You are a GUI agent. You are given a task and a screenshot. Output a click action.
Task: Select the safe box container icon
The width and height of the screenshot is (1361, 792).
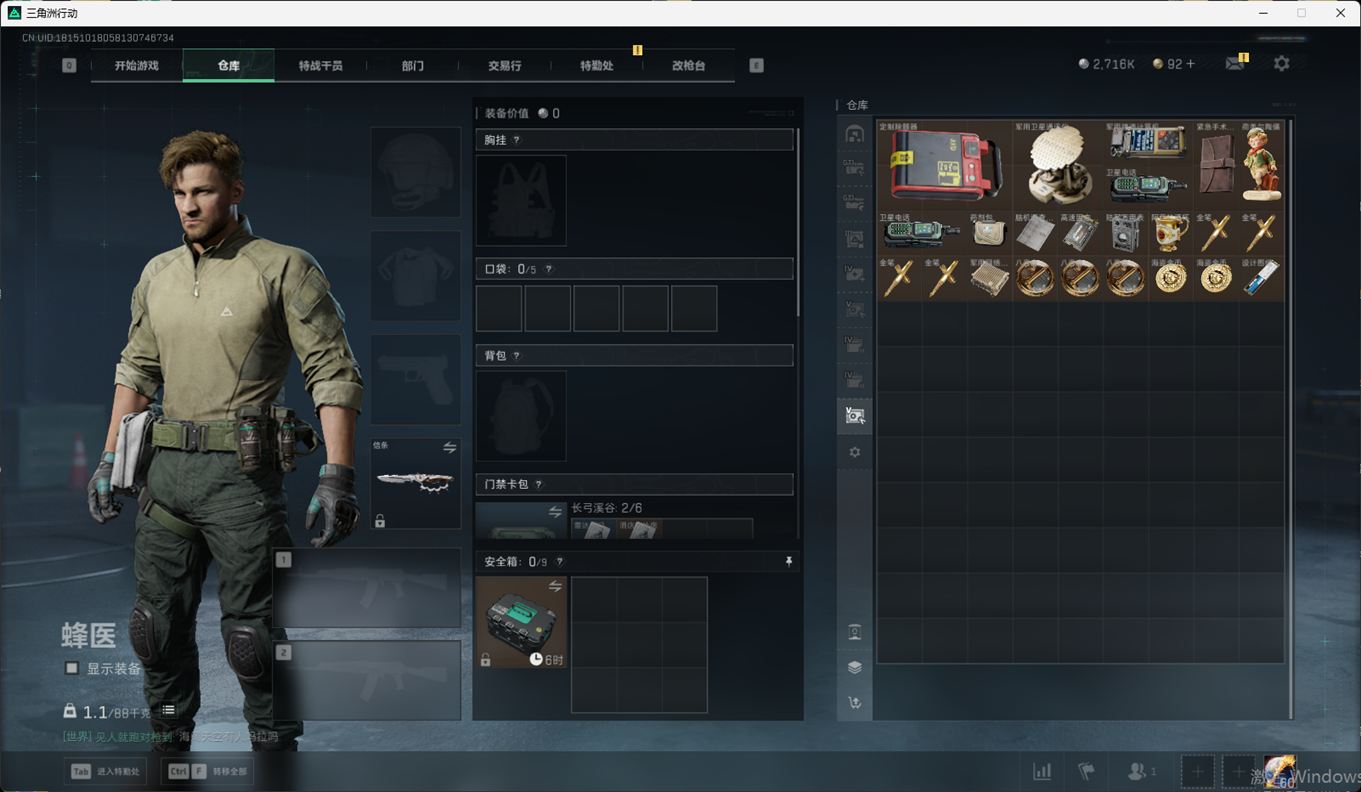(521, 622)
